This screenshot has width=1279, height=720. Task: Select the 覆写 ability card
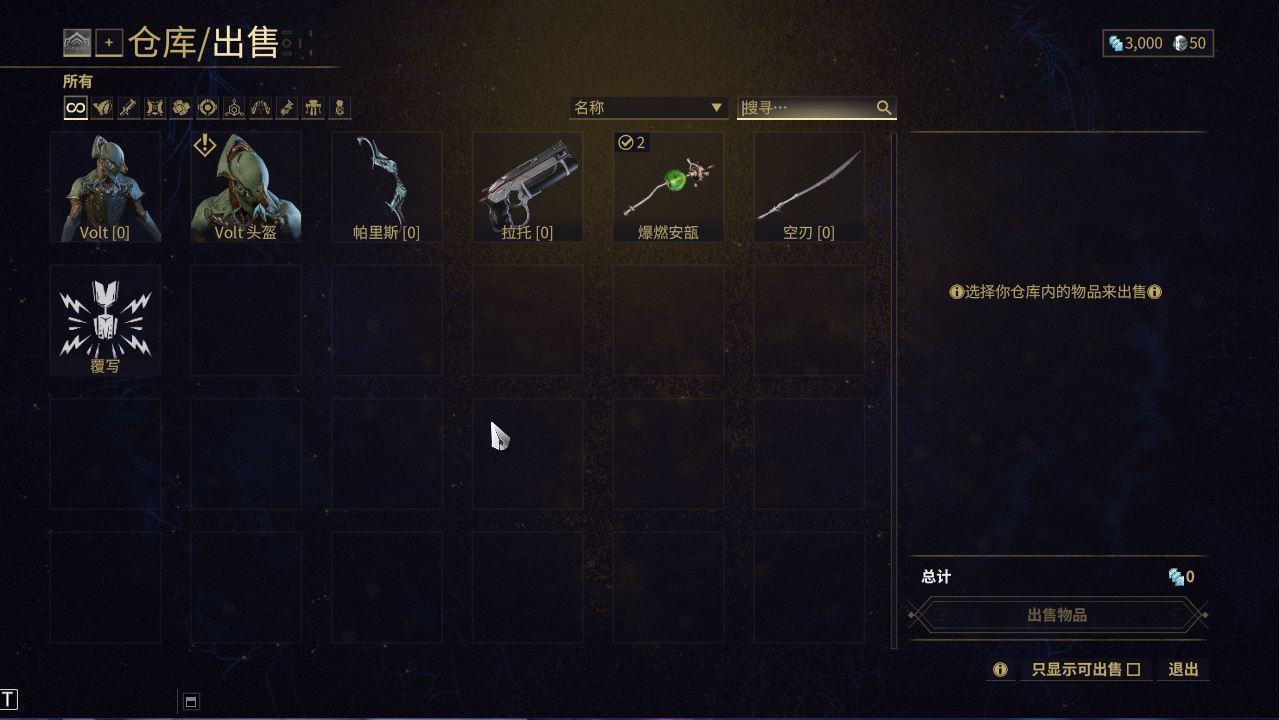[105, 321]
